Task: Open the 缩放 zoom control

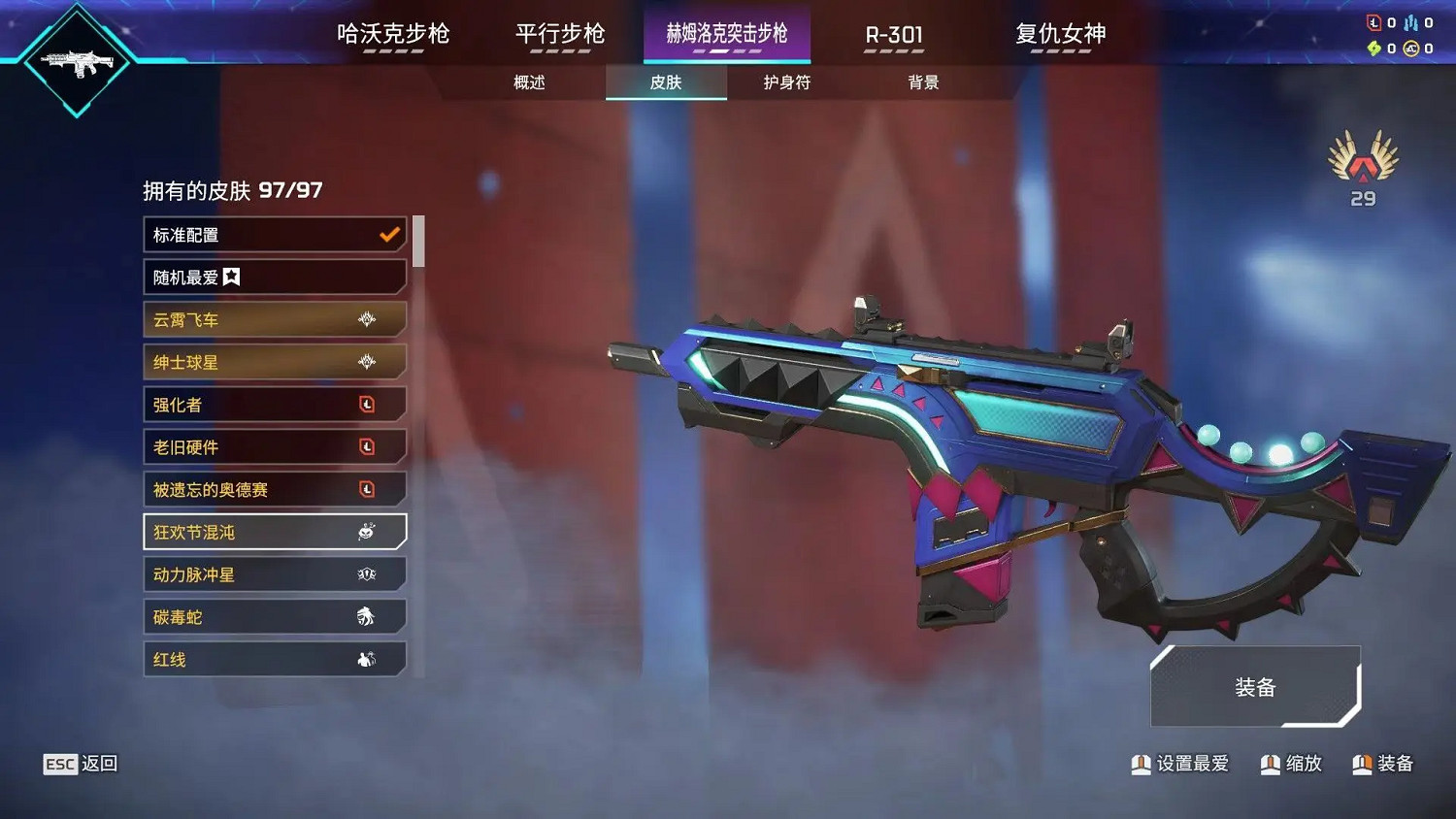Action: pos(1291,764)
